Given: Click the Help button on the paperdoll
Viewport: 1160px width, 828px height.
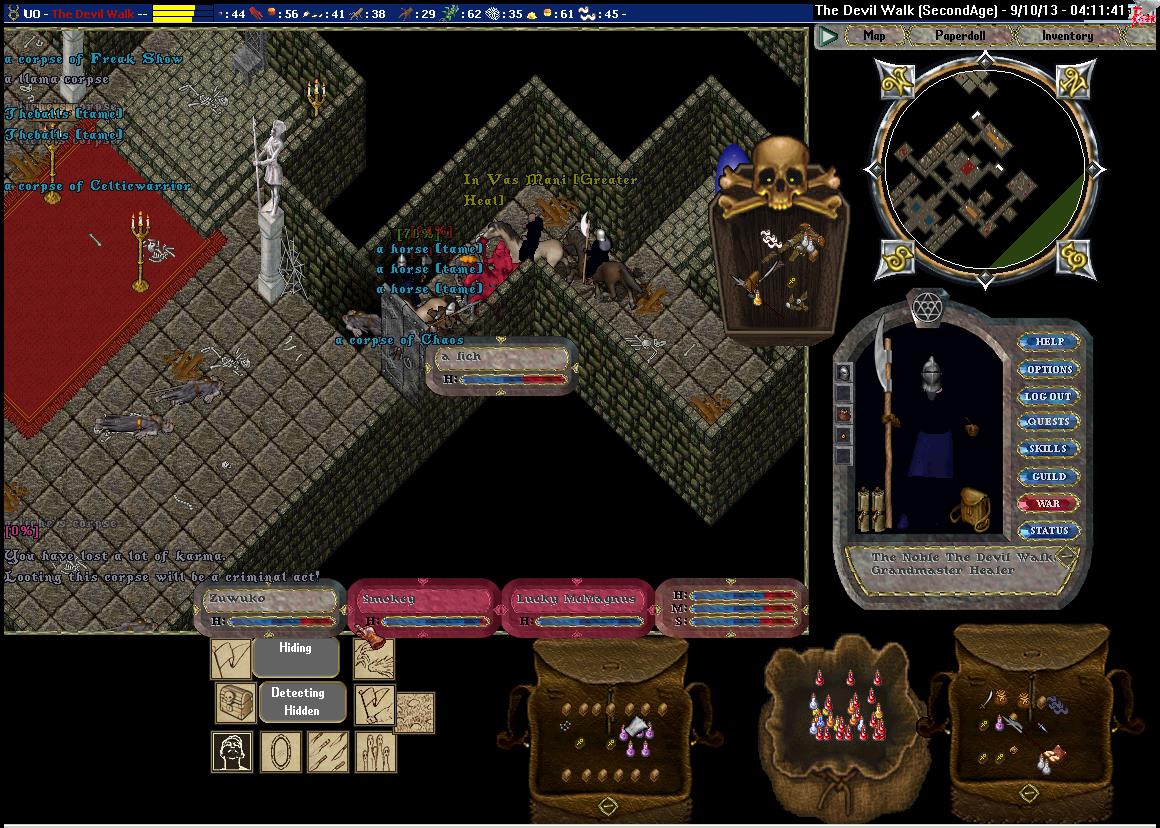Looking at the screenshot, I should (x=1049, y=342).
